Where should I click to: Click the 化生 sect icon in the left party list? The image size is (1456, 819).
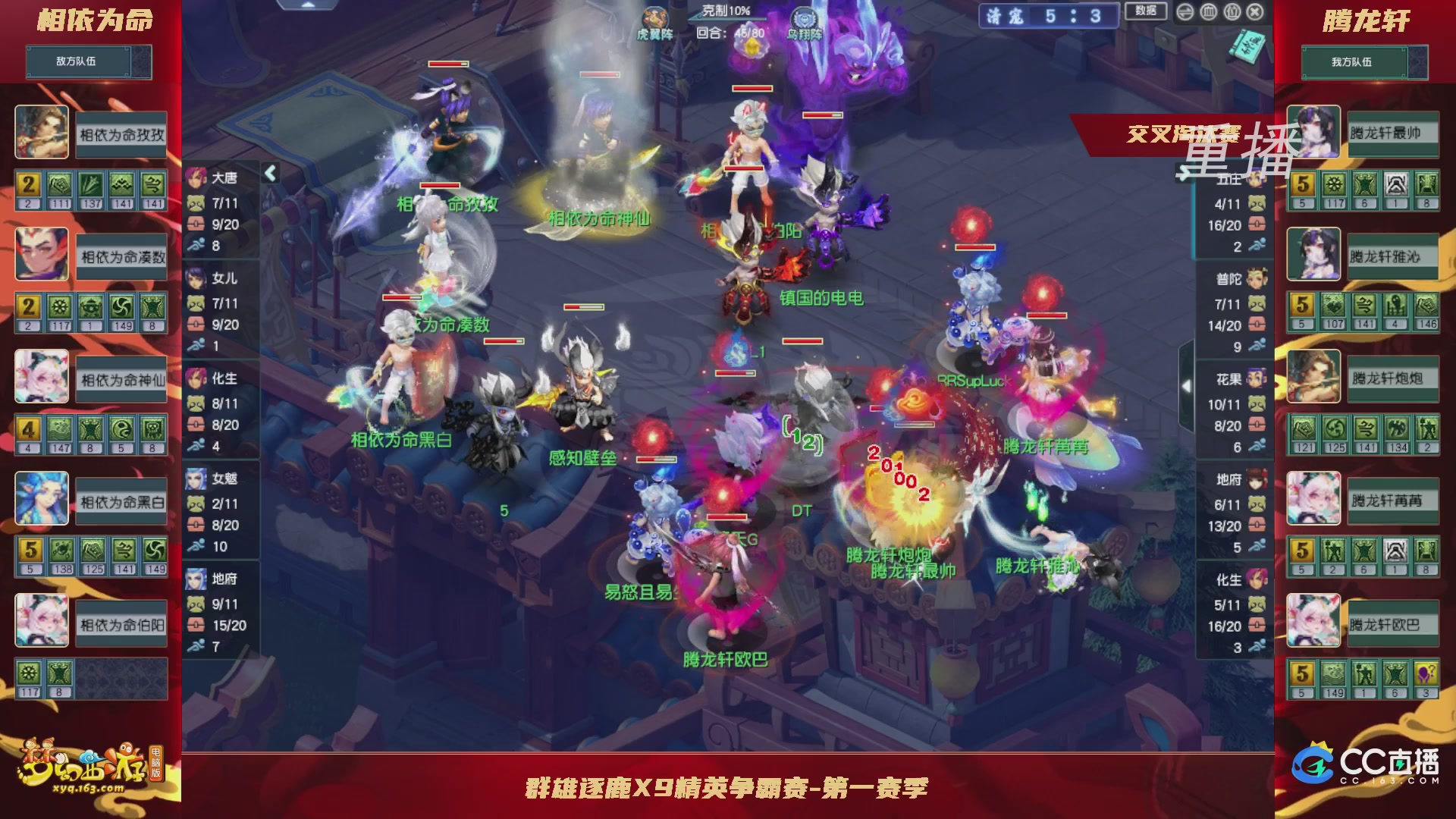tap(196, 379)
